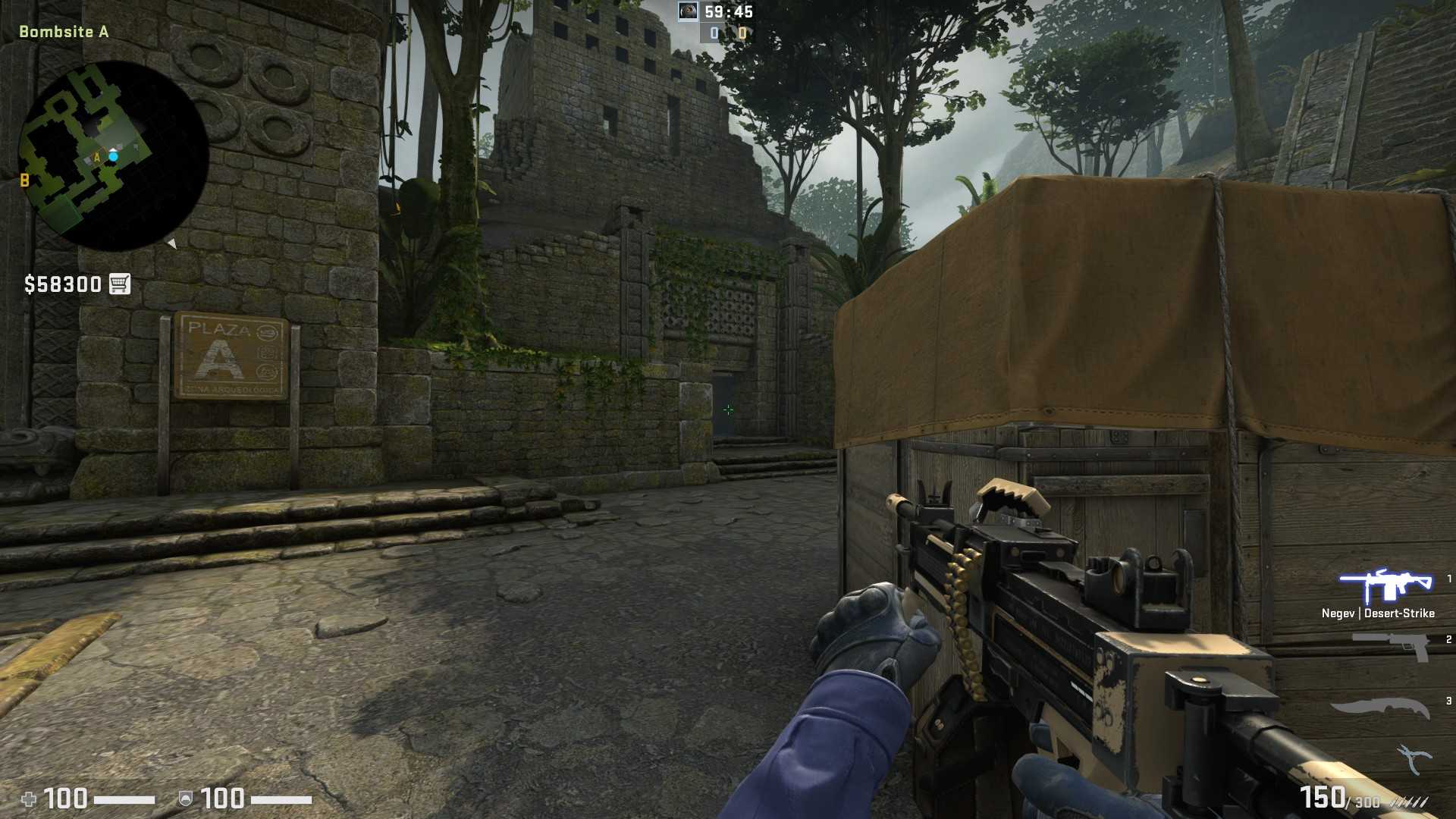Open the Bombsite A label heading
Screen dimensions: 1456x819
[62, 32]
